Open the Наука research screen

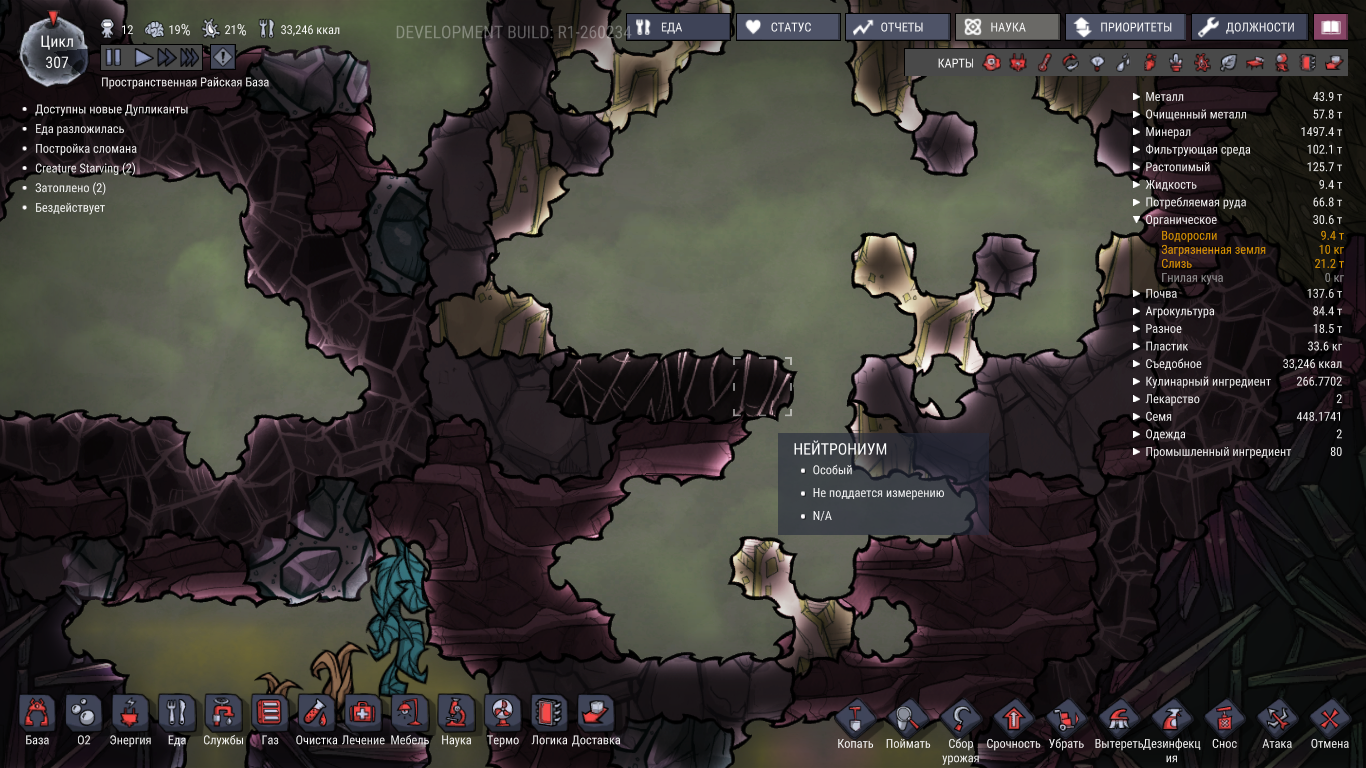click(1006, 27)
